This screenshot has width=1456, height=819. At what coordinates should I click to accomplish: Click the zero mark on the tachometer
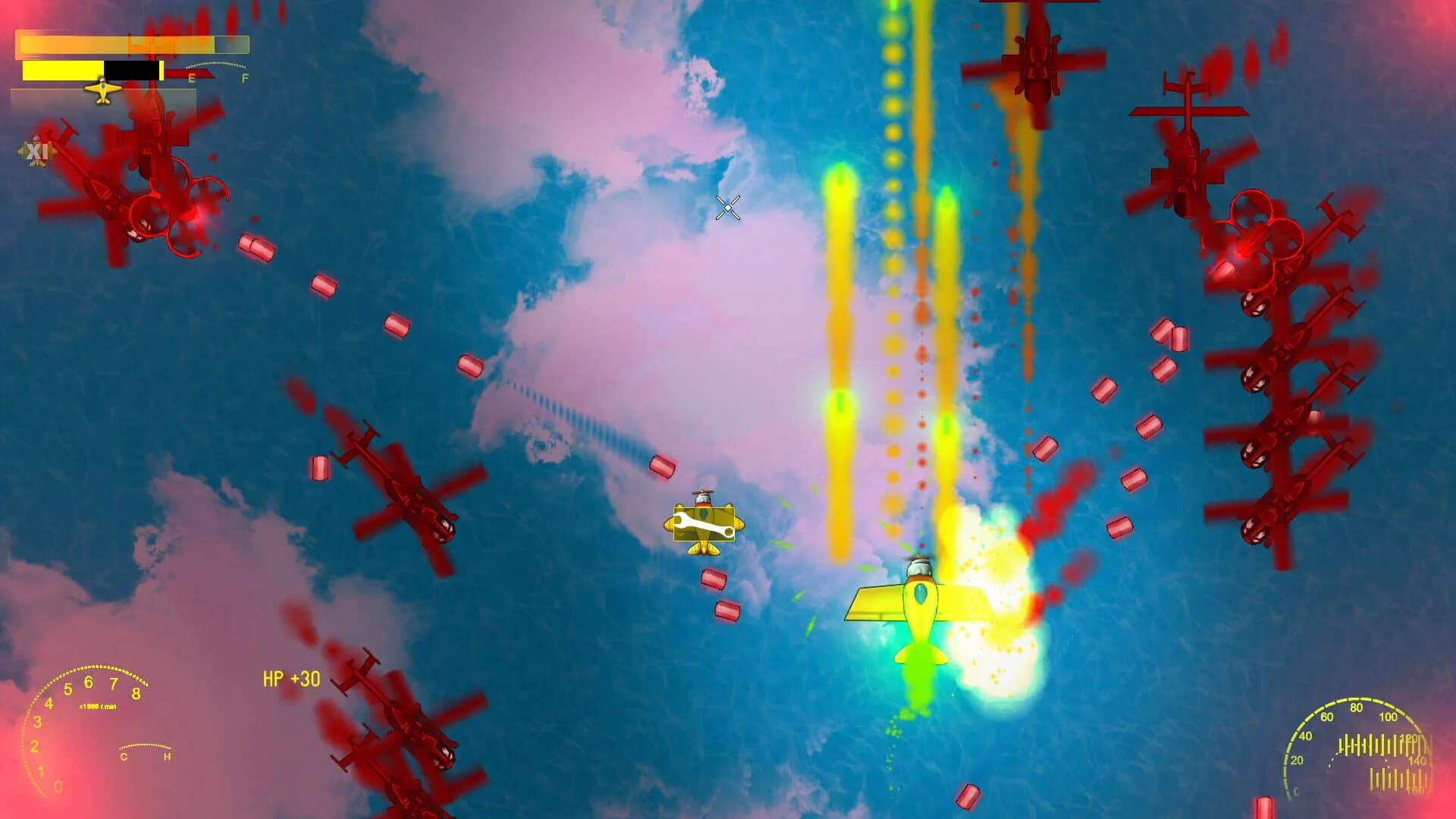click(x=58, y=787)
